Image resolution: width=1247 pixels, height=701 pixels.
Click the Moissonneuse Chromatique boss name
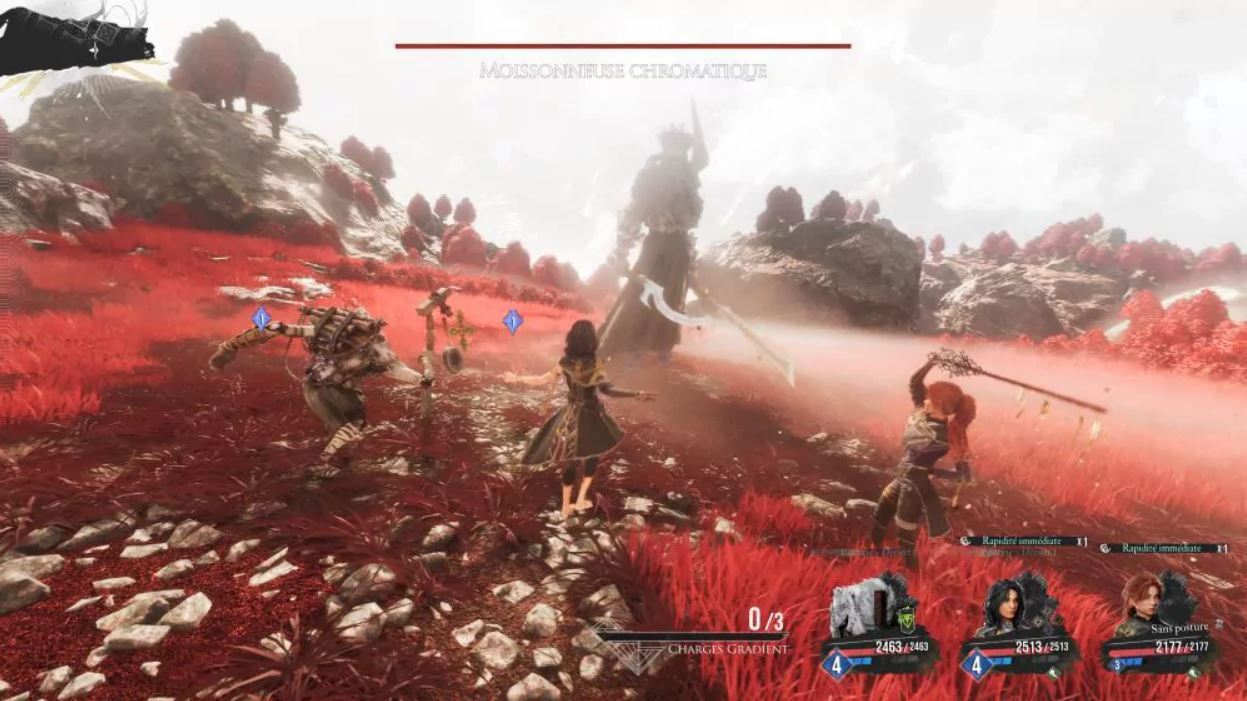tap(623, 71)
